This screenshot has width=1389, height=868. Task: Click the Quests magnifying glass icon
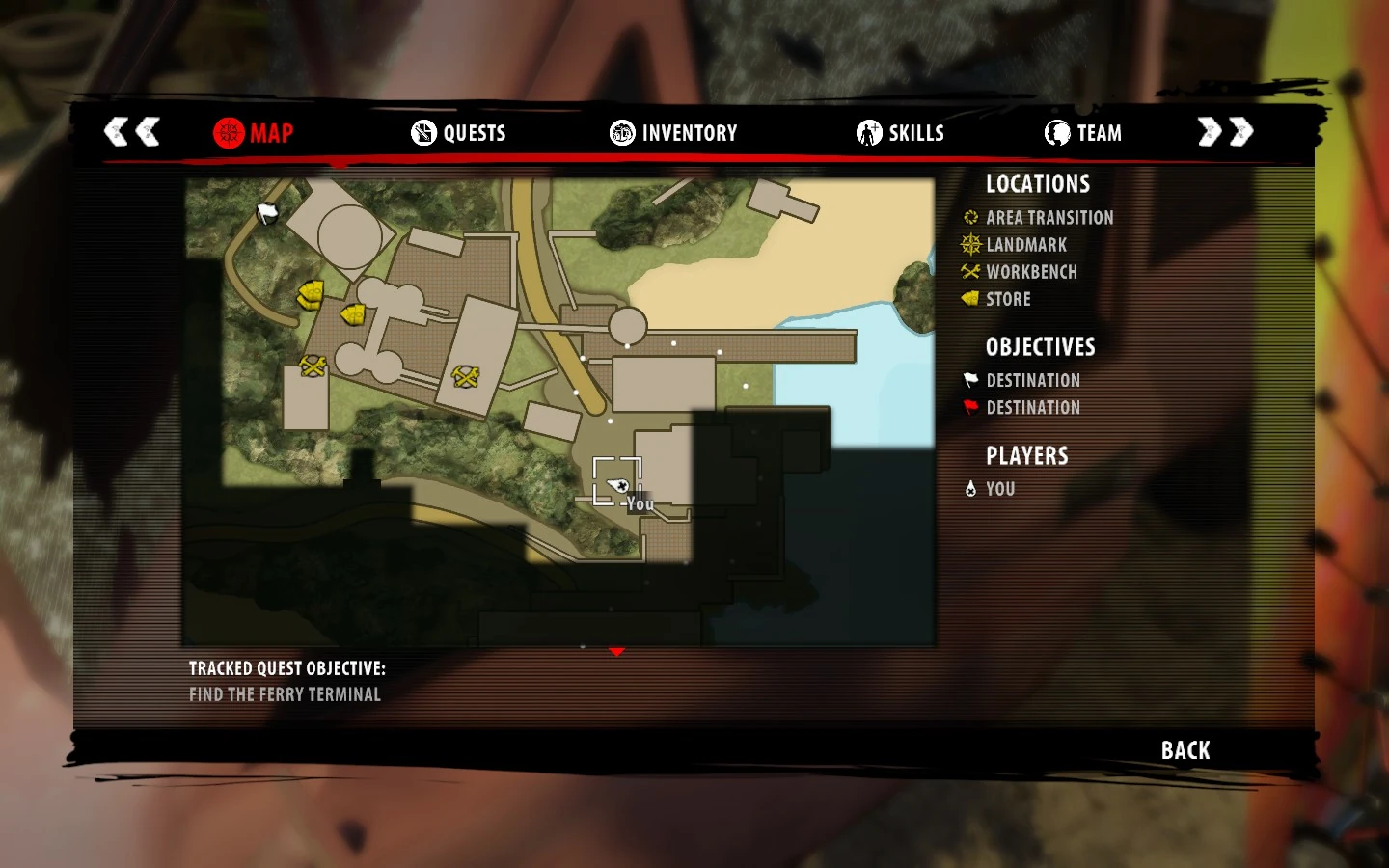coord(422,133)
